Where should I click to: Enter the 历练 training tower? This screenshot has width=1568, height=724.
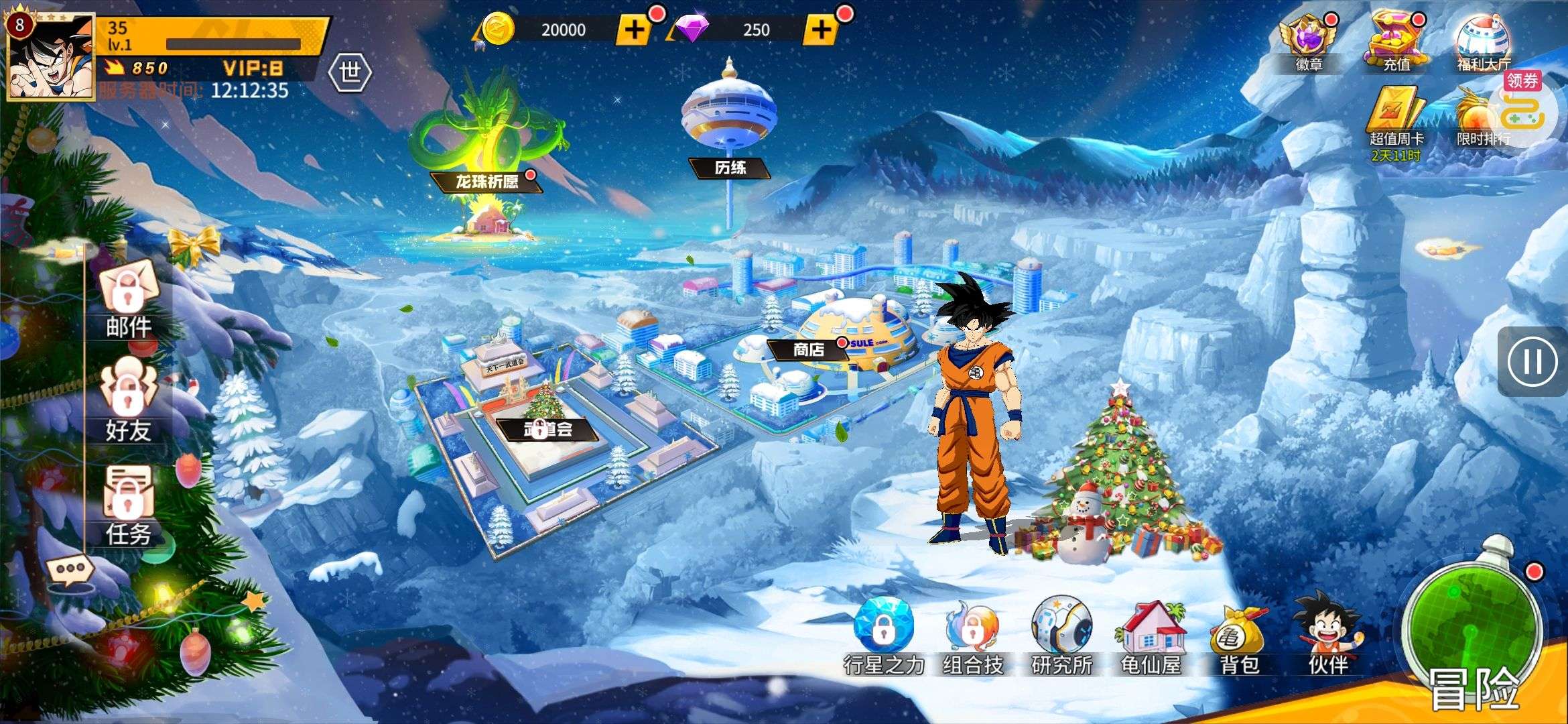(x=730, y=167)
